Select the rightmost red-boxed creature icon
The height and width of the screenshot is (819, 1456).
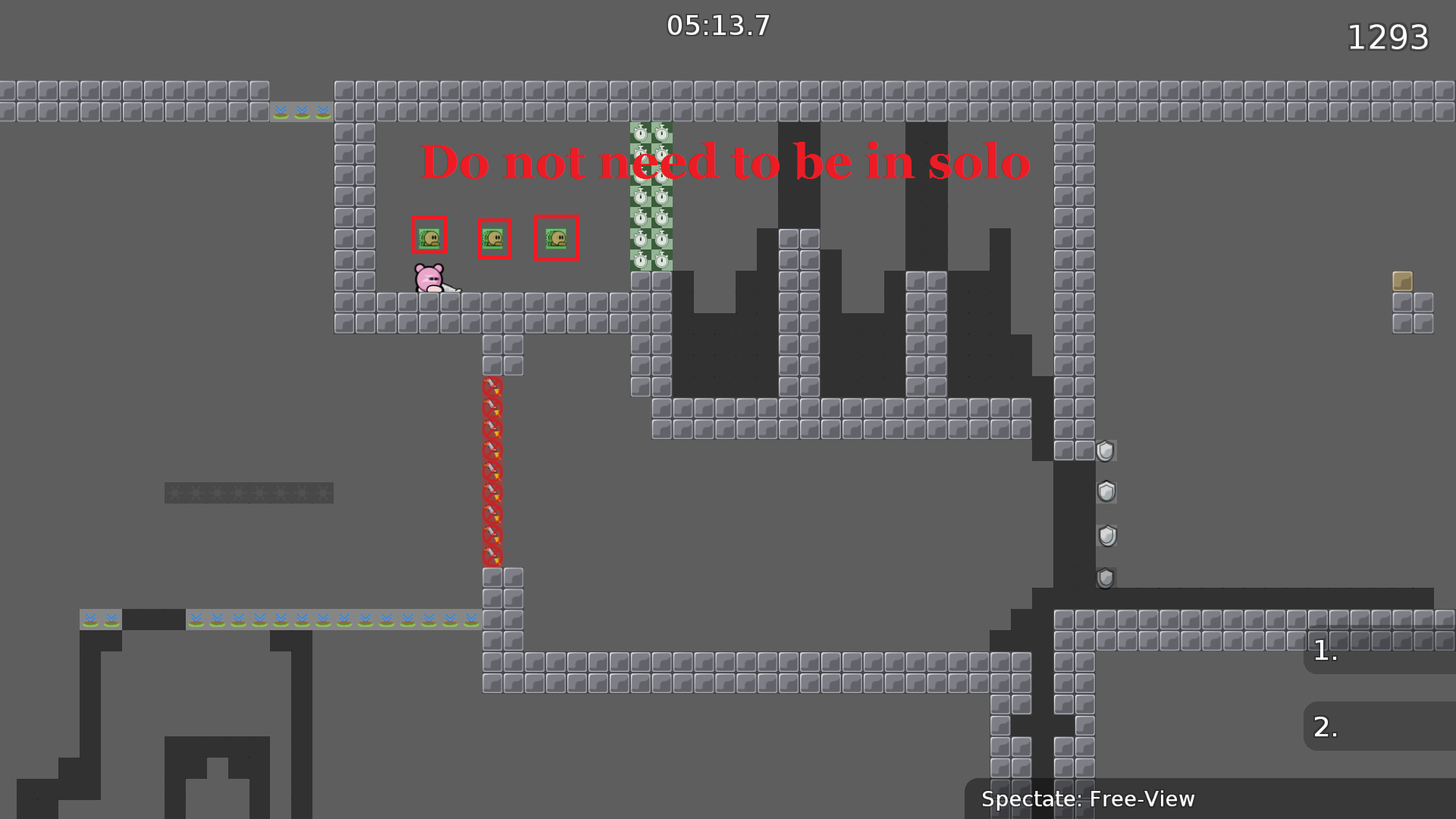click(556, 238)
